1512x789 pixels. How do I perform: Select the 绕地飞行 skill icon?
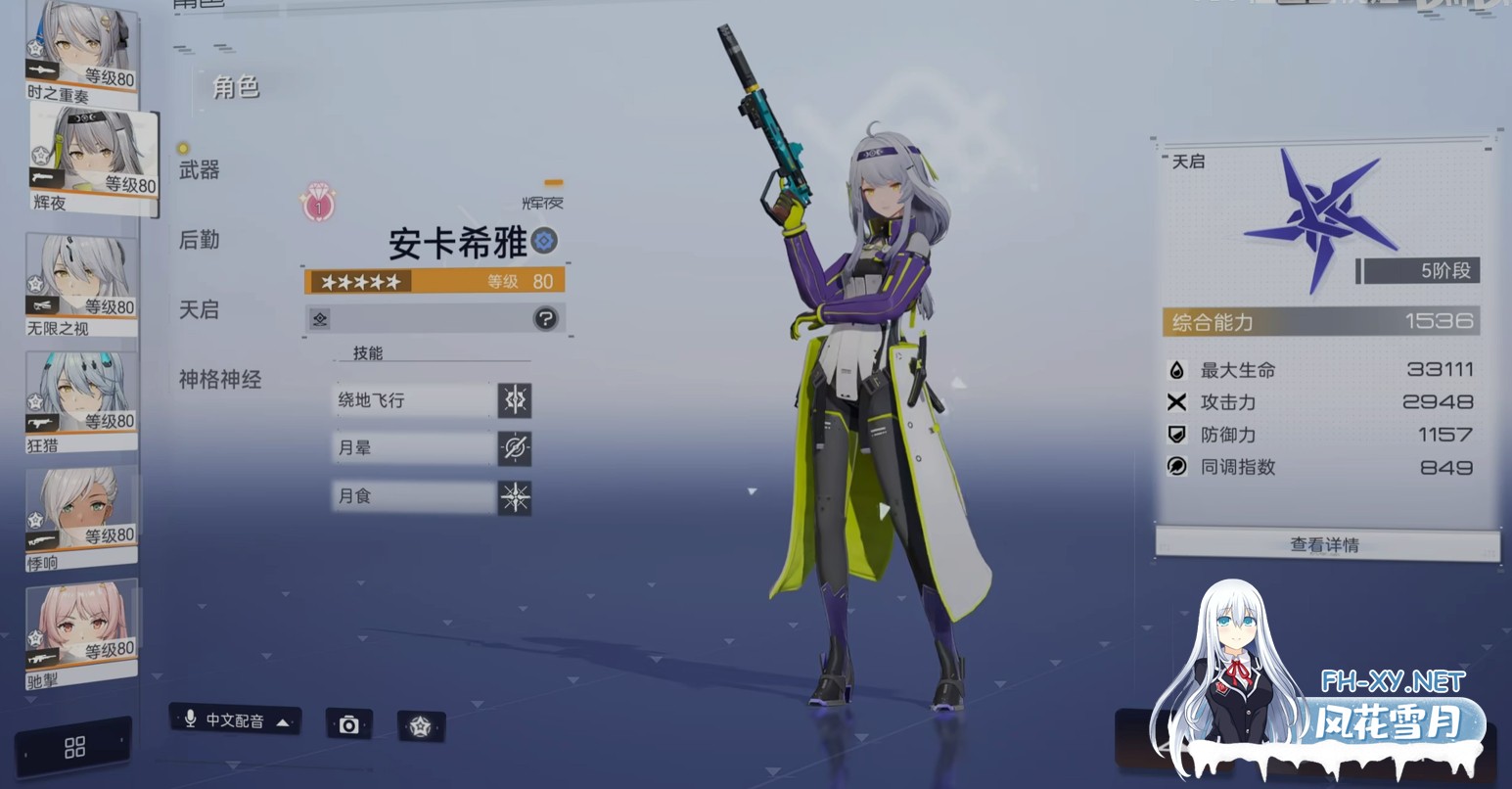(514, 400)
